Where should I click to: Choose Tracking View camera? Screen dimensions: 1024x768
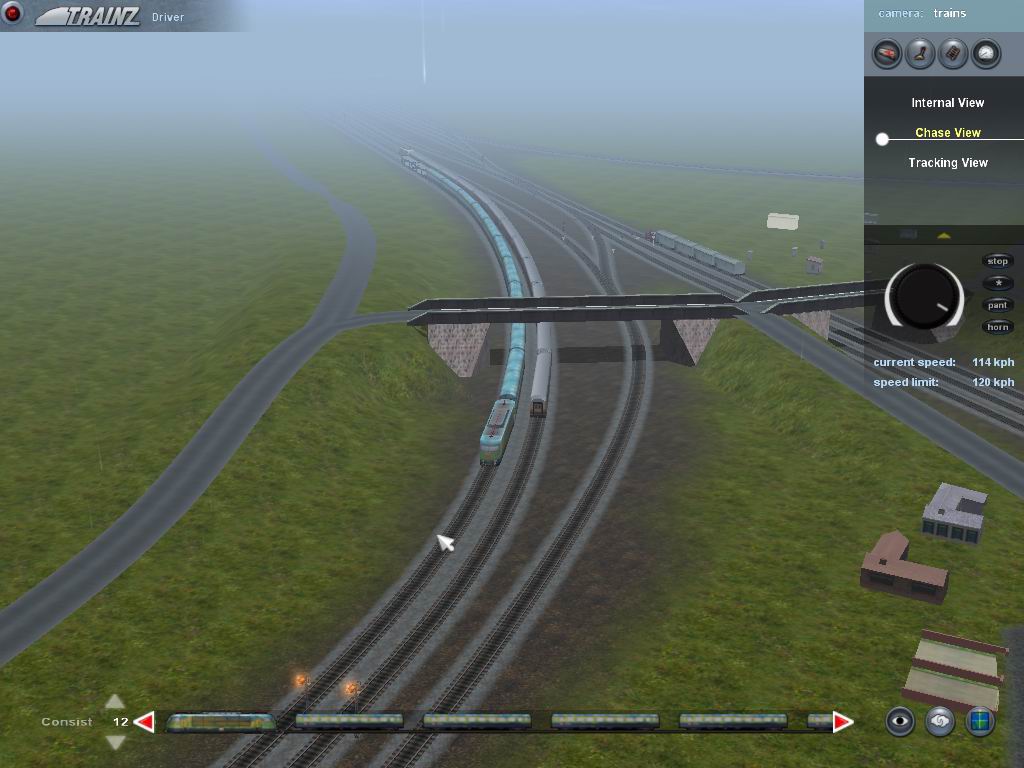pyautogui.click(x=947, y=163)
